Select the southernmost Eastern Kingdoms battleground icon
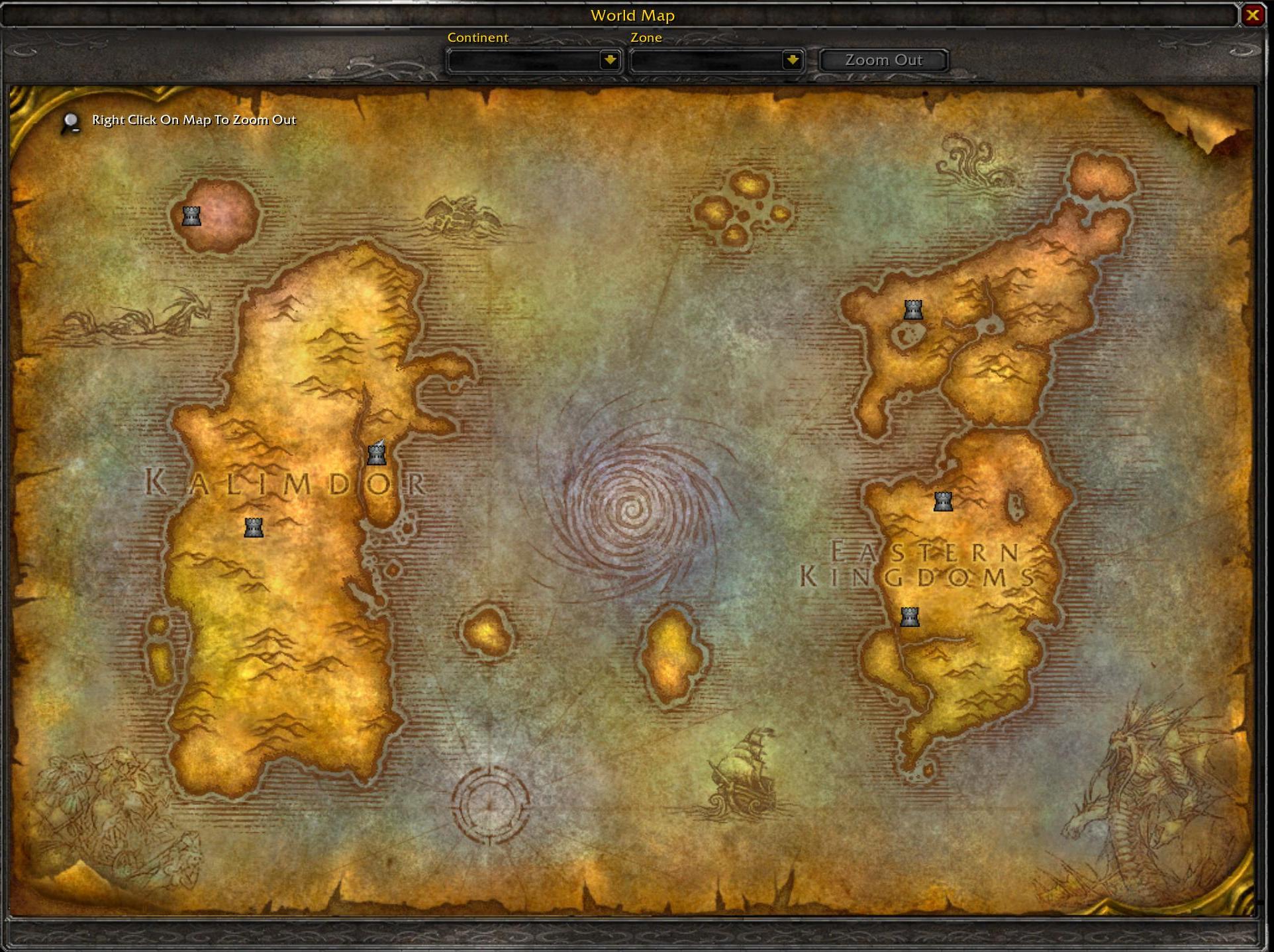The height and width of the screenshot is (952, 1274). 910,617
